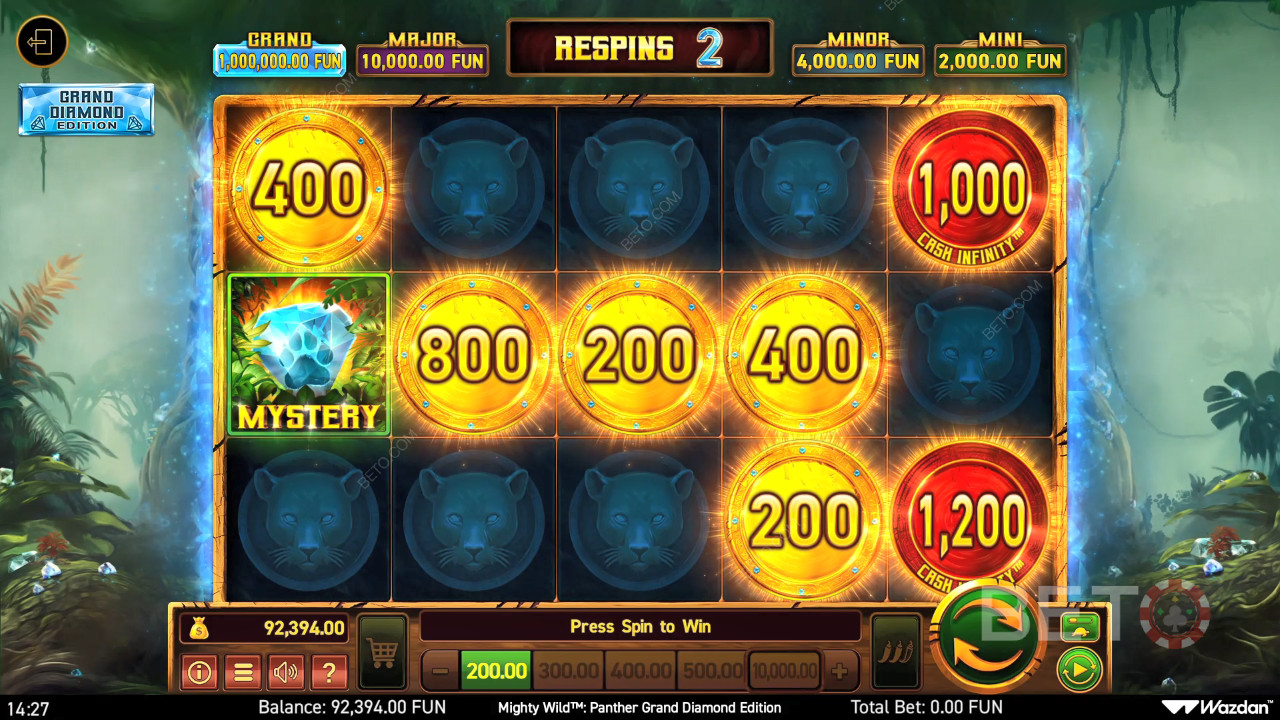Open the hamburger menu button

[242, 672]
